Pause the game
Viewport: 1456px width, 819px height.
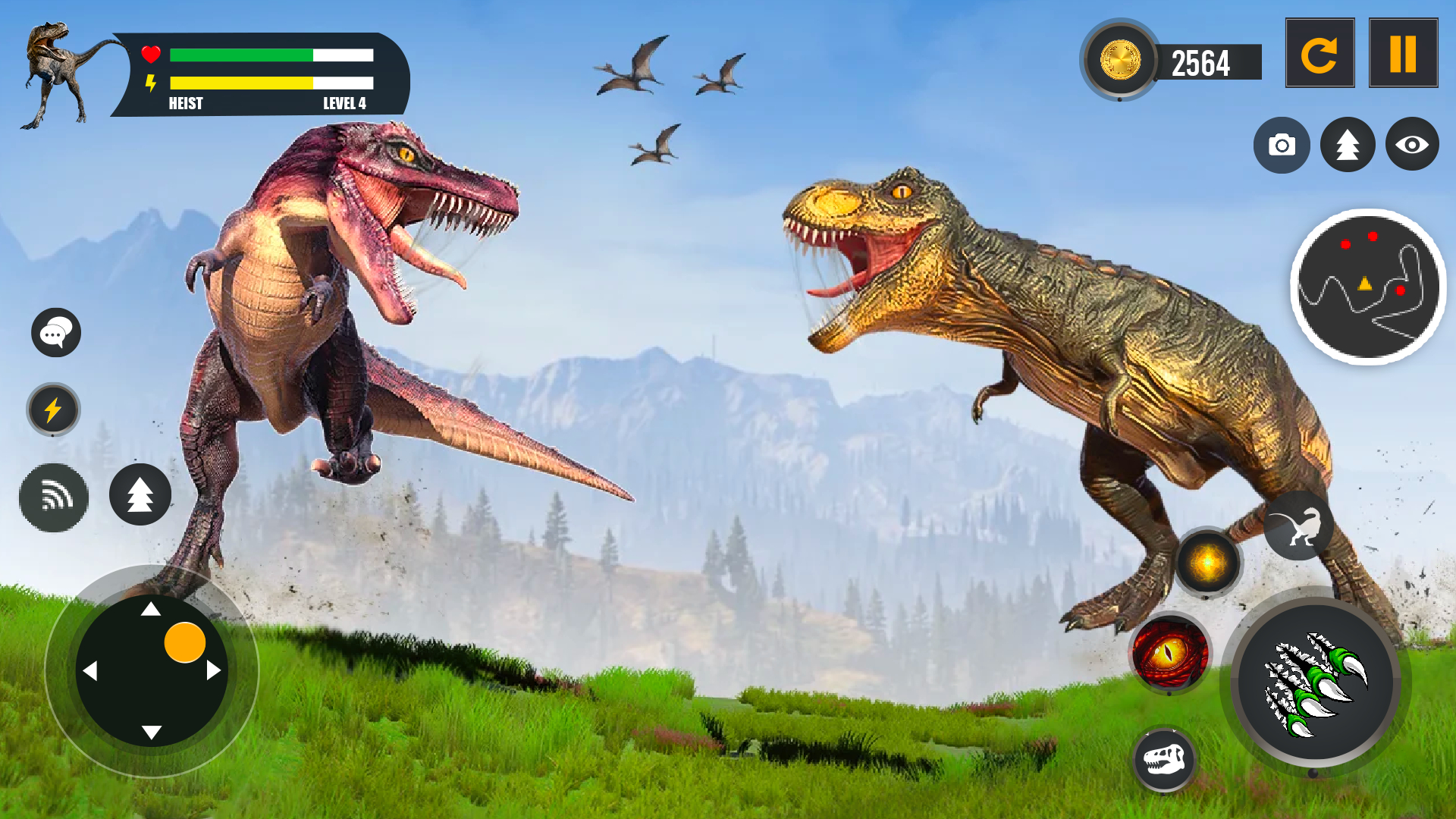pos(1404,52)
